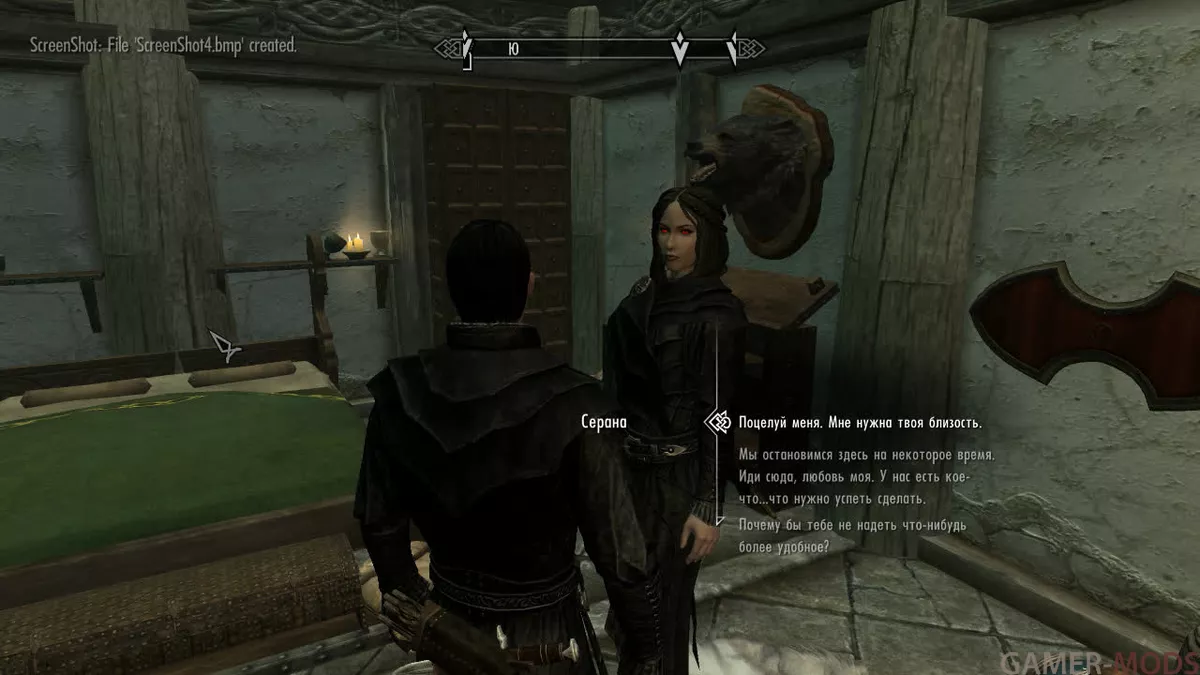Click the dialogue list's down scroll arrow

click(x=718, y=521)
